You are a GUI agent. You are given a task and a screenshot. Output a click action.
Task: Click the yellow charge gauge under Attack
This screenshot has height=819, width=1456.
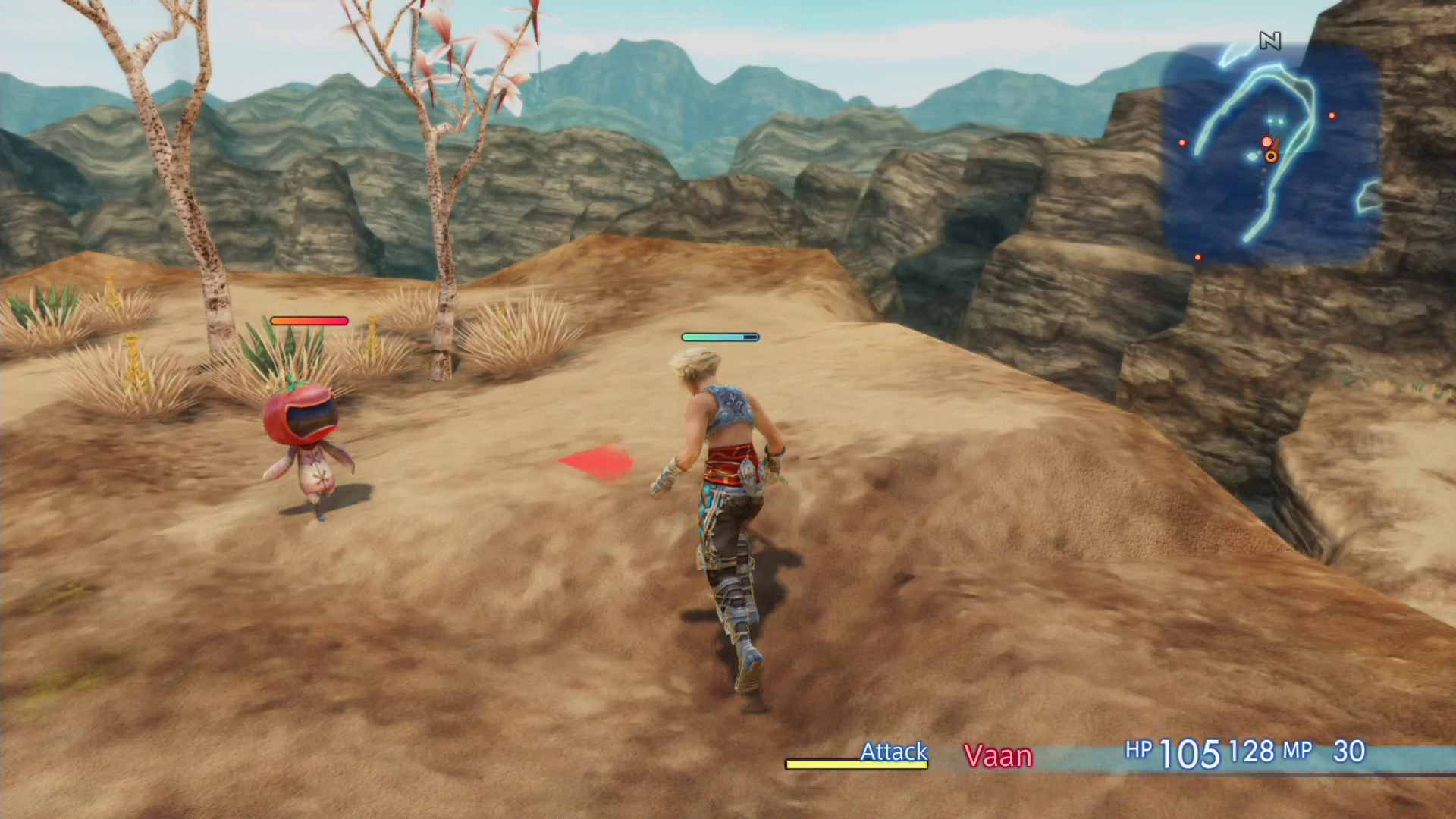855,766
